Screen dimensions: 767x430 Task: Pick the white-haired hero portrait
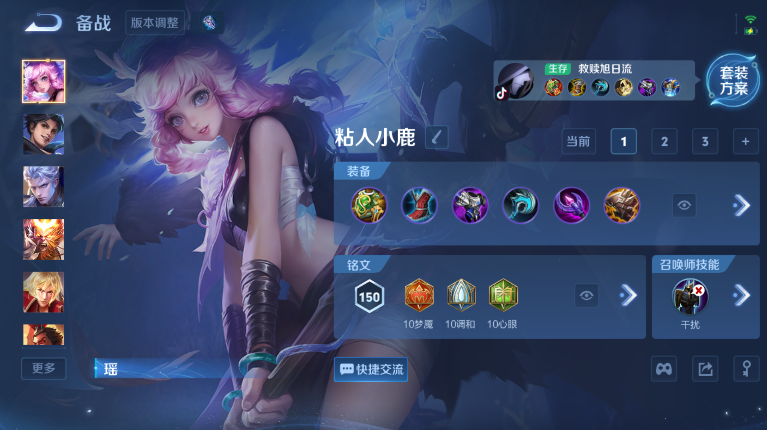[43, 186]
